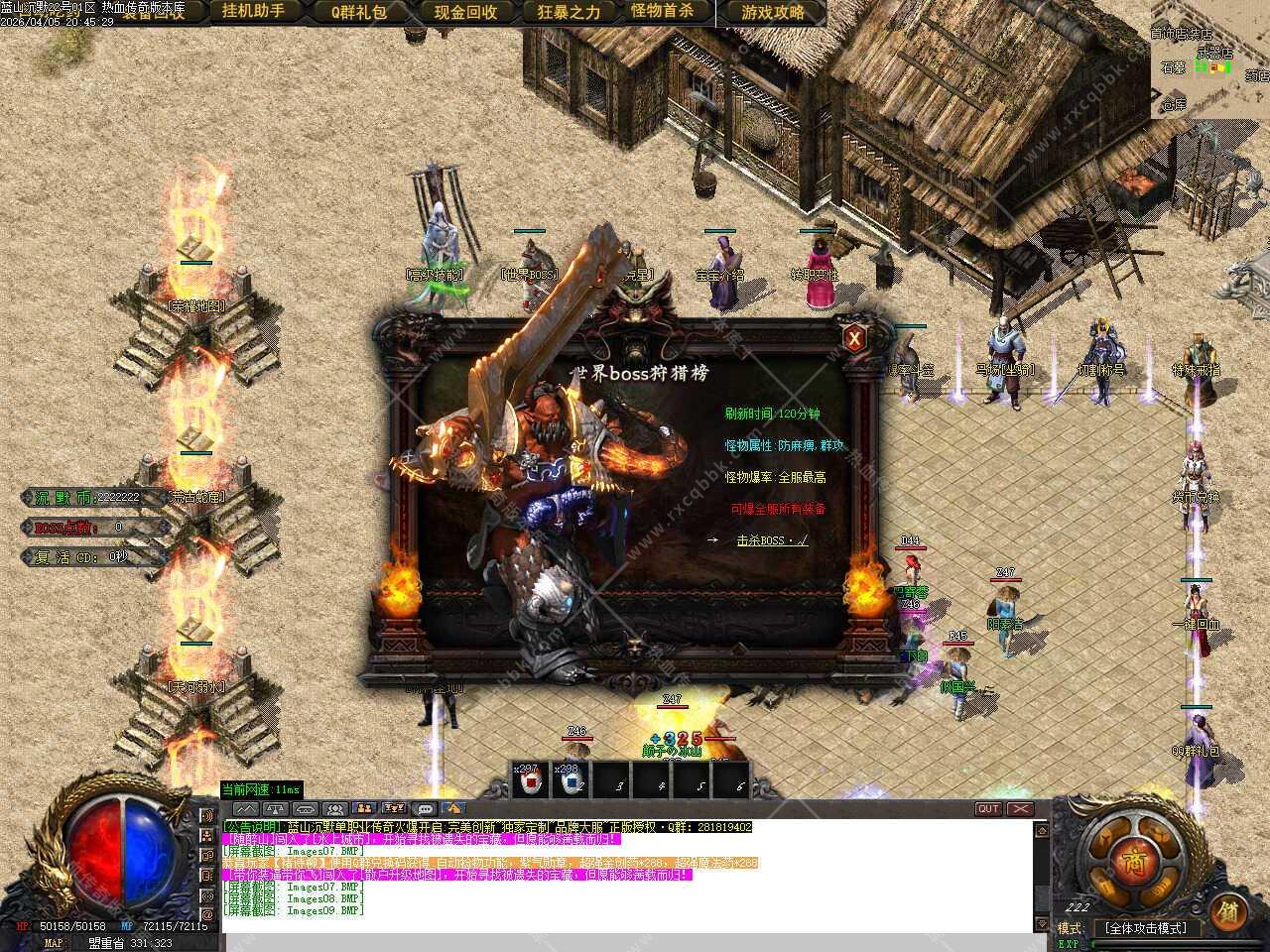This screenshot has width=1270, height=952.
Task: Use the red potion in hotbar slot one
Action: [x=530, y=781]
